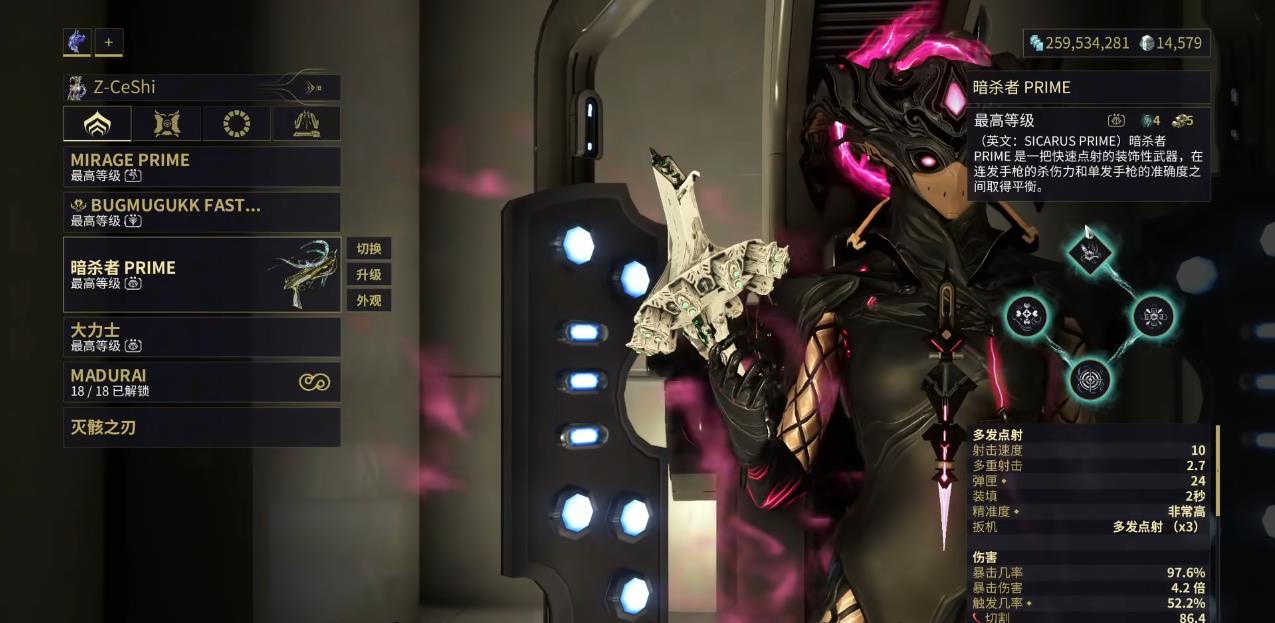Select the 暗杀者 PRIME secondary weapon row
This screenshot has height=623, width=1275.
click(201, 274)
